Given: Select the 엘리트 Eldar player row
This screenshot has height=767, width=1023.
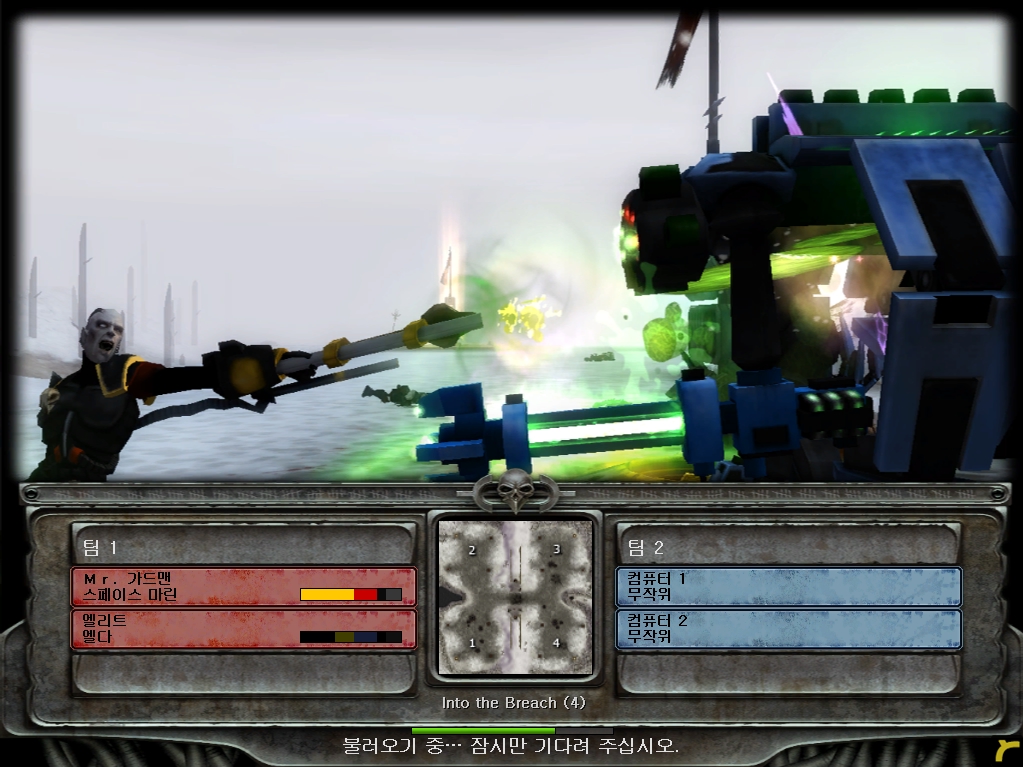Looking at the screenshot, I should pyautogui.click(x=243, y=628).
